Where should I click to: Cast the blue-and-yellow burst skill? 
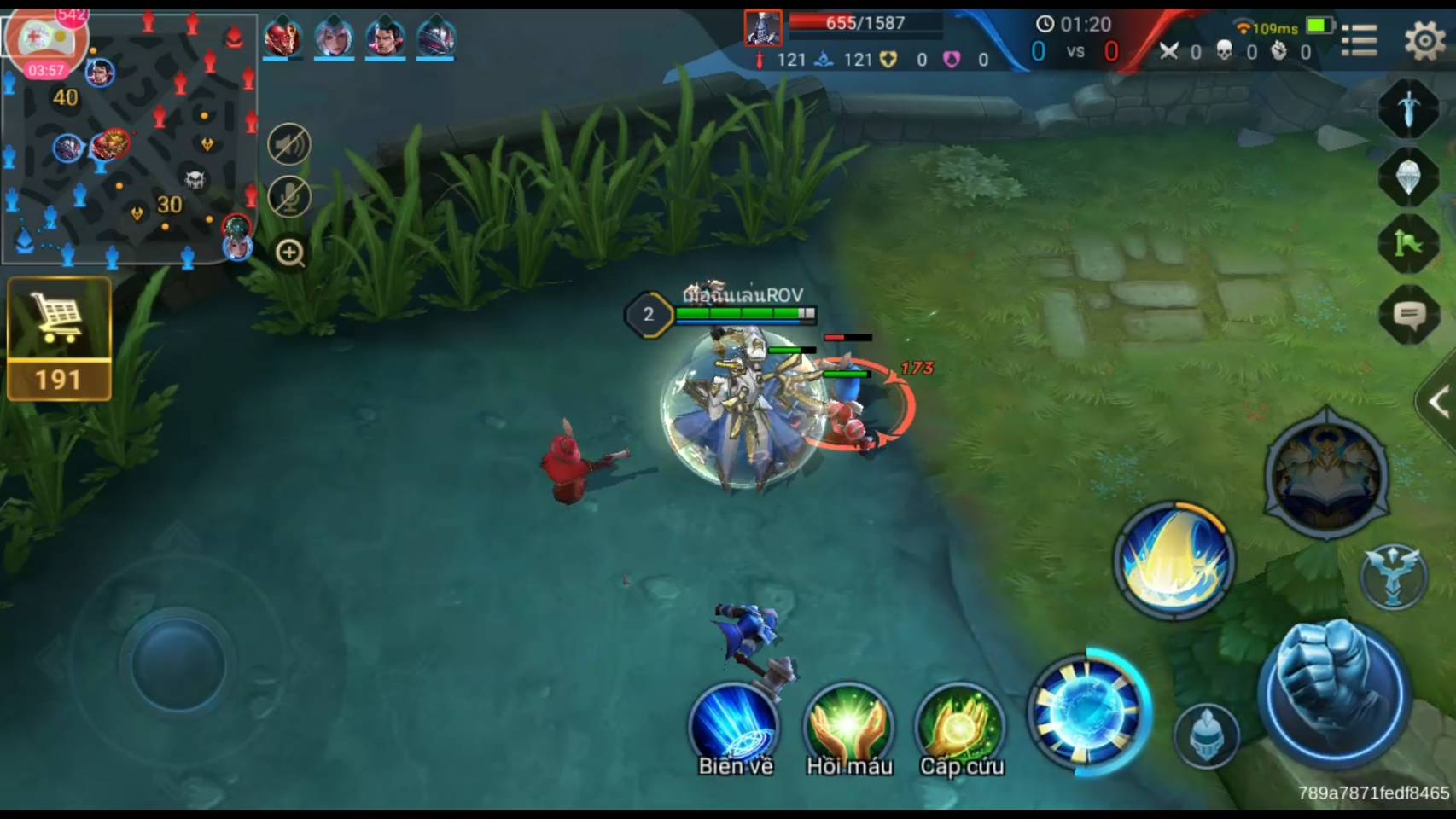[1174, 559]
